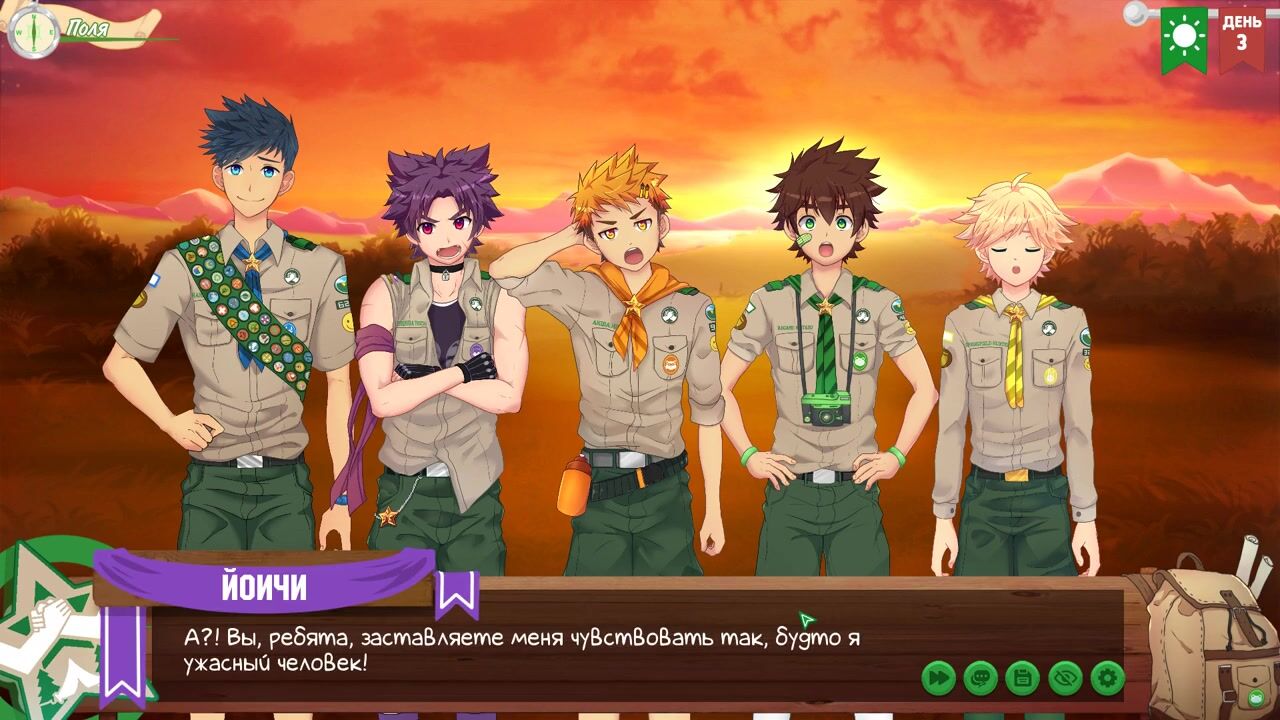
Task: Hide the dialogue interface with the eye icon
Action: (1065, 678)
